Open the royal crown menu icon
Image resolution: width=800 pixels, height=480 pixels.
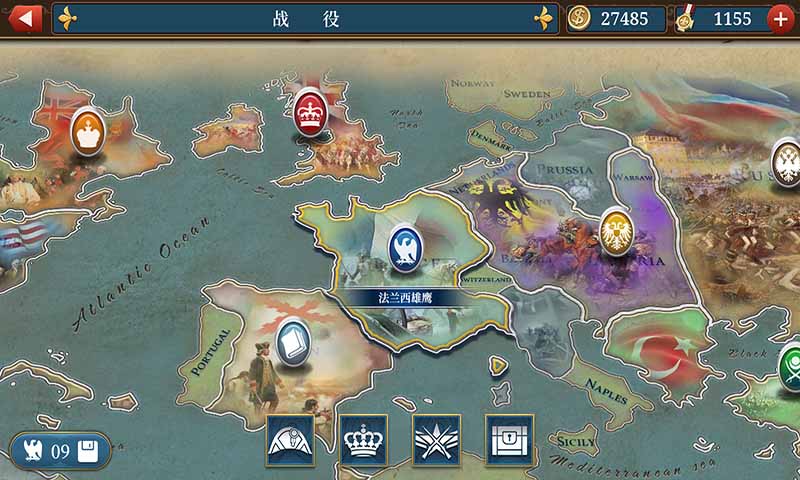[364, 440]
